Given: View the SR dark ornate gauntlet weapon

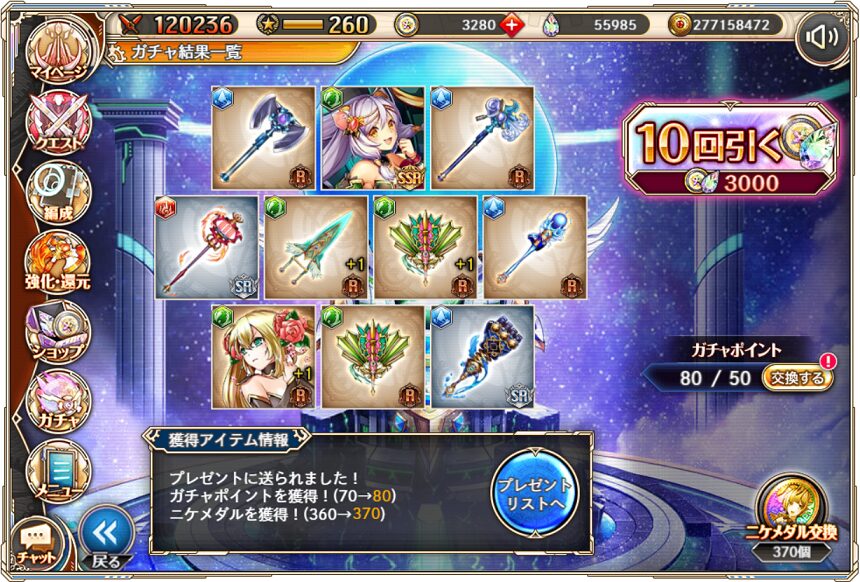Looking at the screenshot, I should tap(482, 356).
